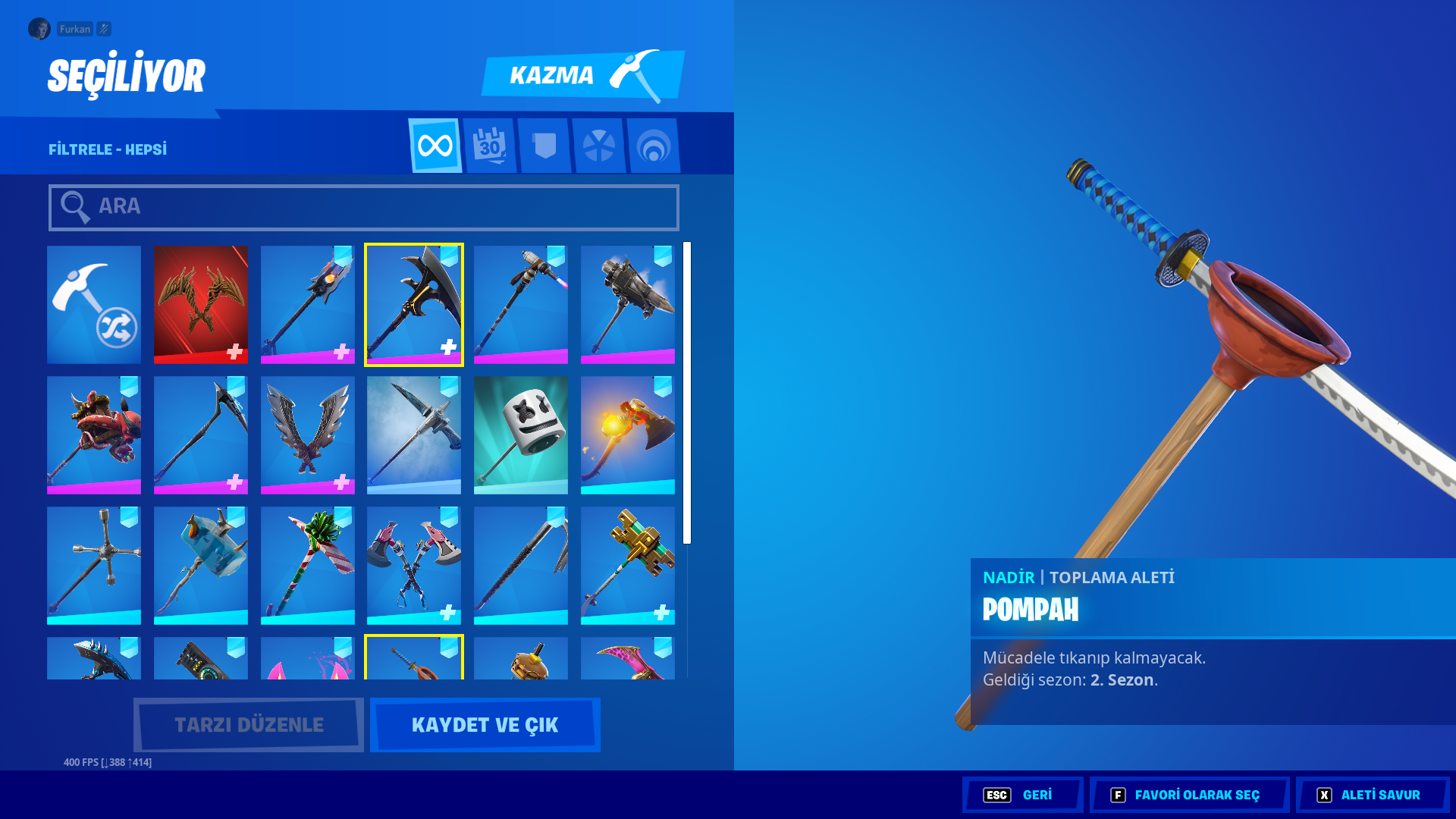Click the magnifier icon in the search bar

coord(74,206)
